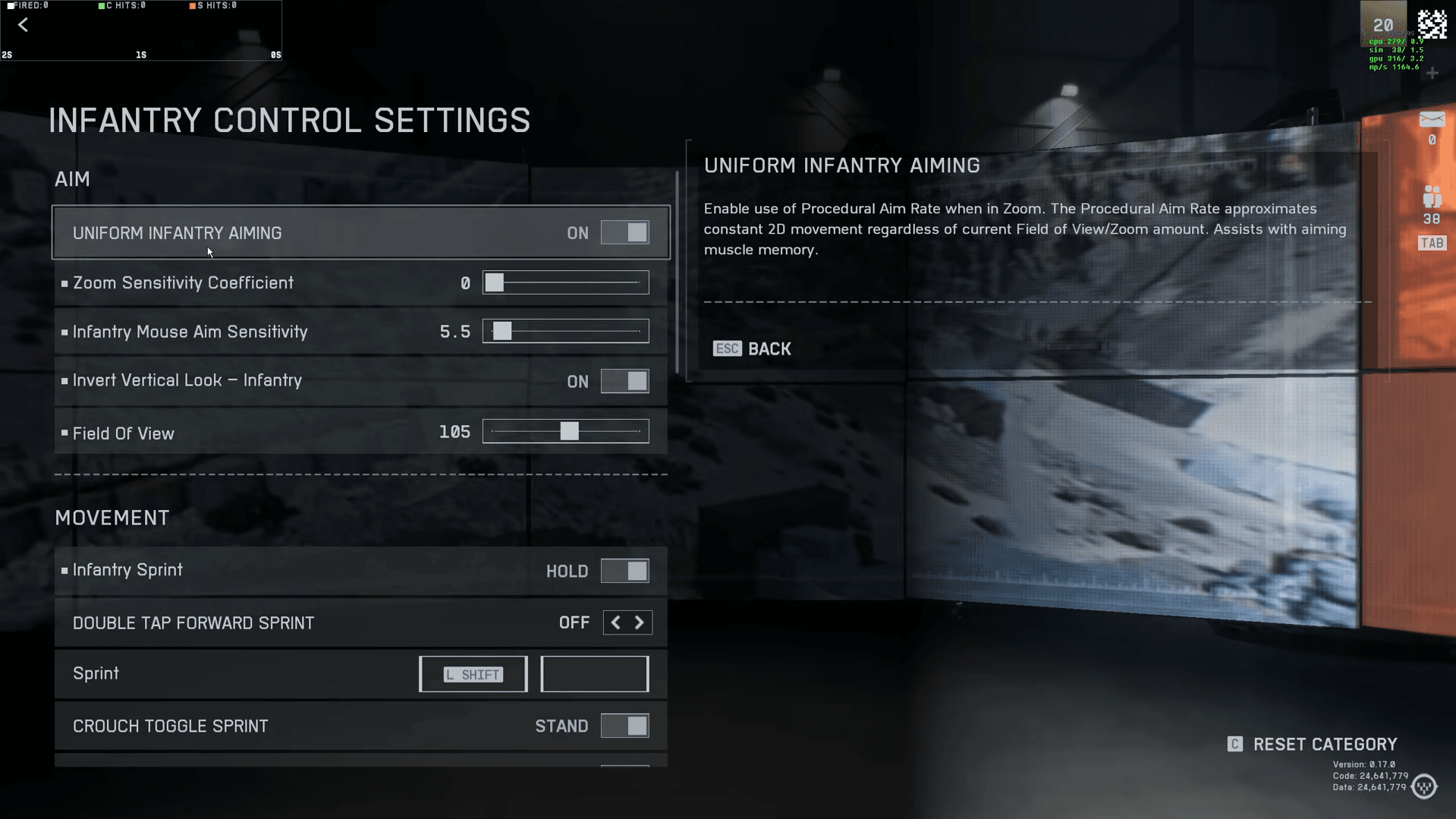Click the right arrow for Double Tap Forward Sprint

[x=640, y=623]
